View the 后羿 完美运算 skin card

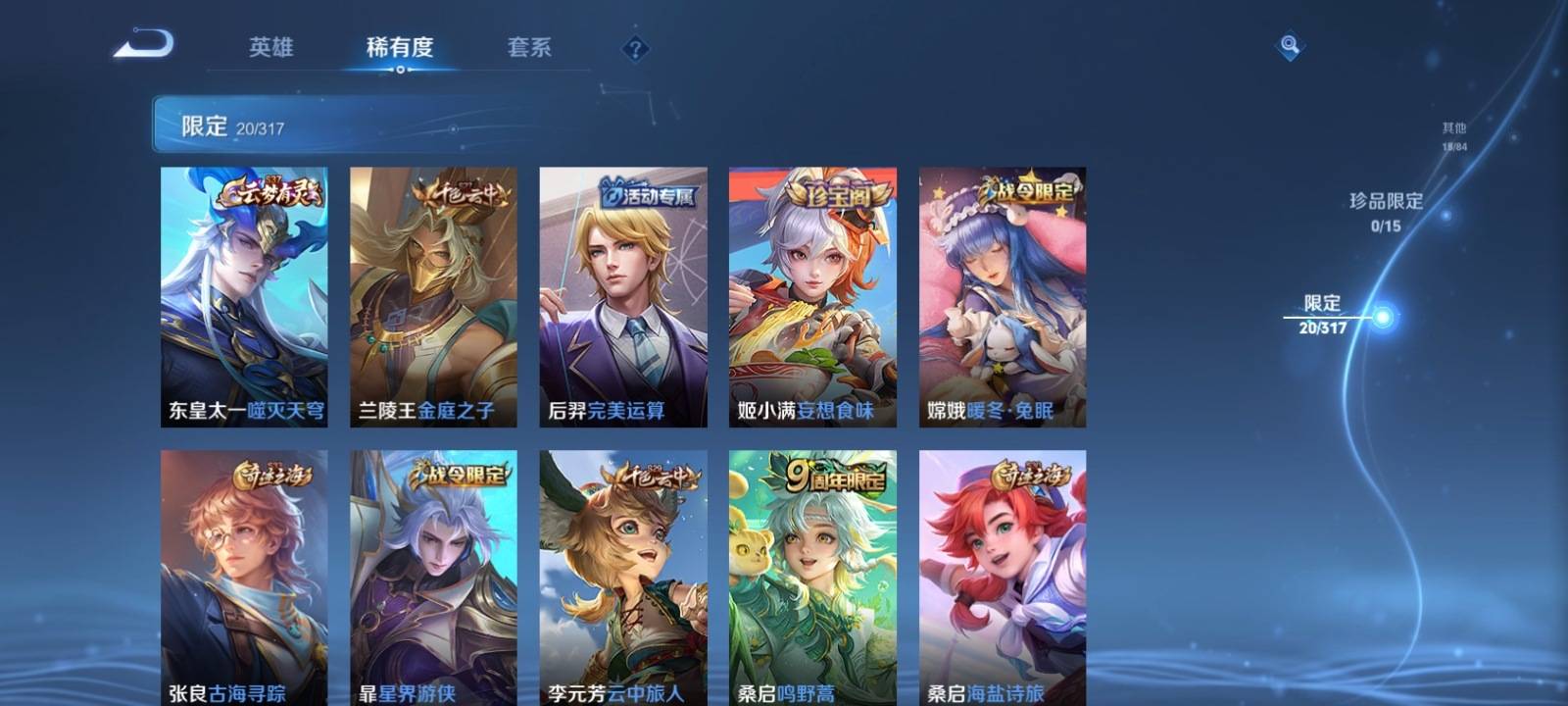point(623,296)
